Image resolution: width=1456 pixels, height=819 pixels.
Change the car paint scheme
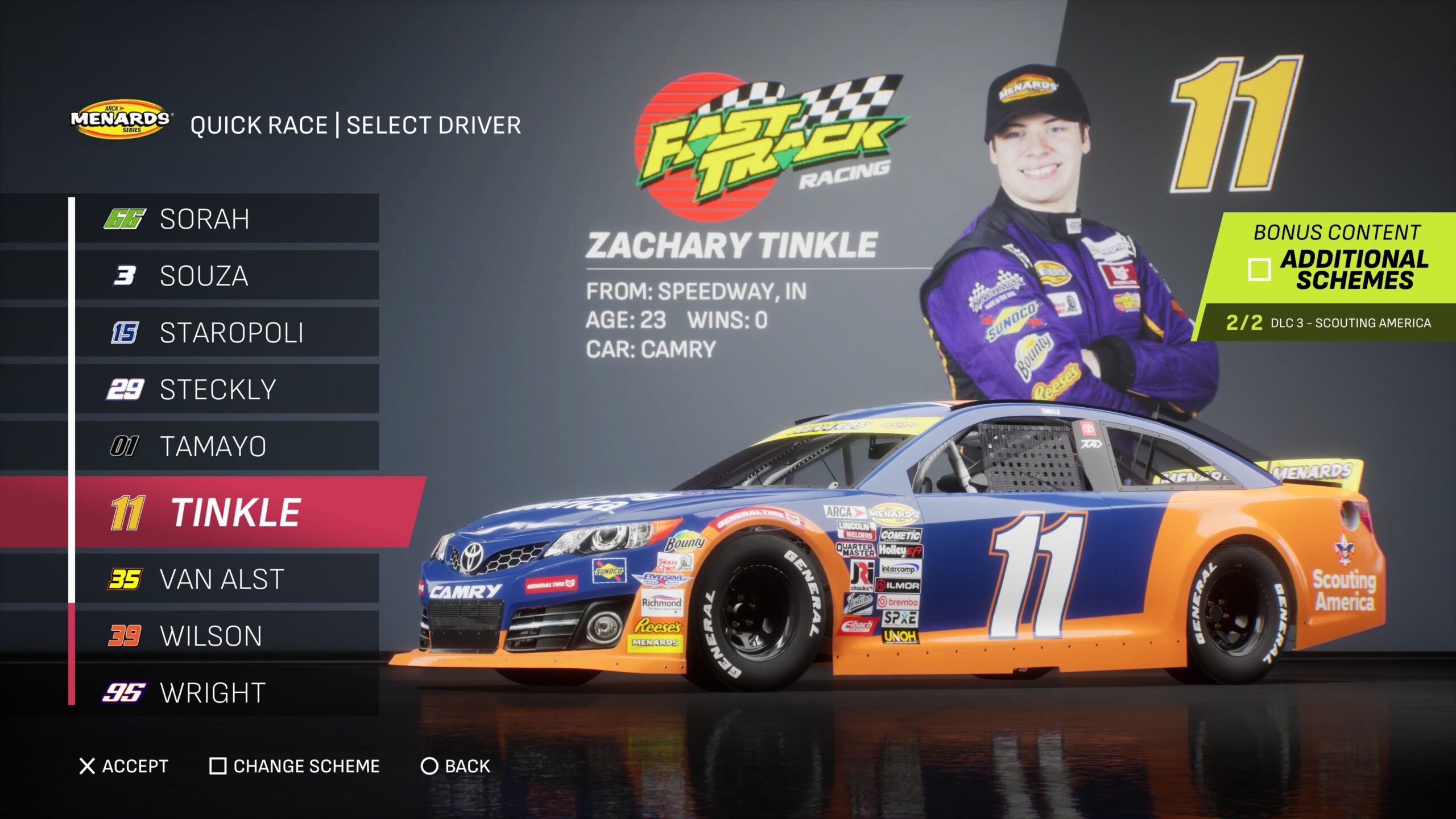[x=295, y=766]
